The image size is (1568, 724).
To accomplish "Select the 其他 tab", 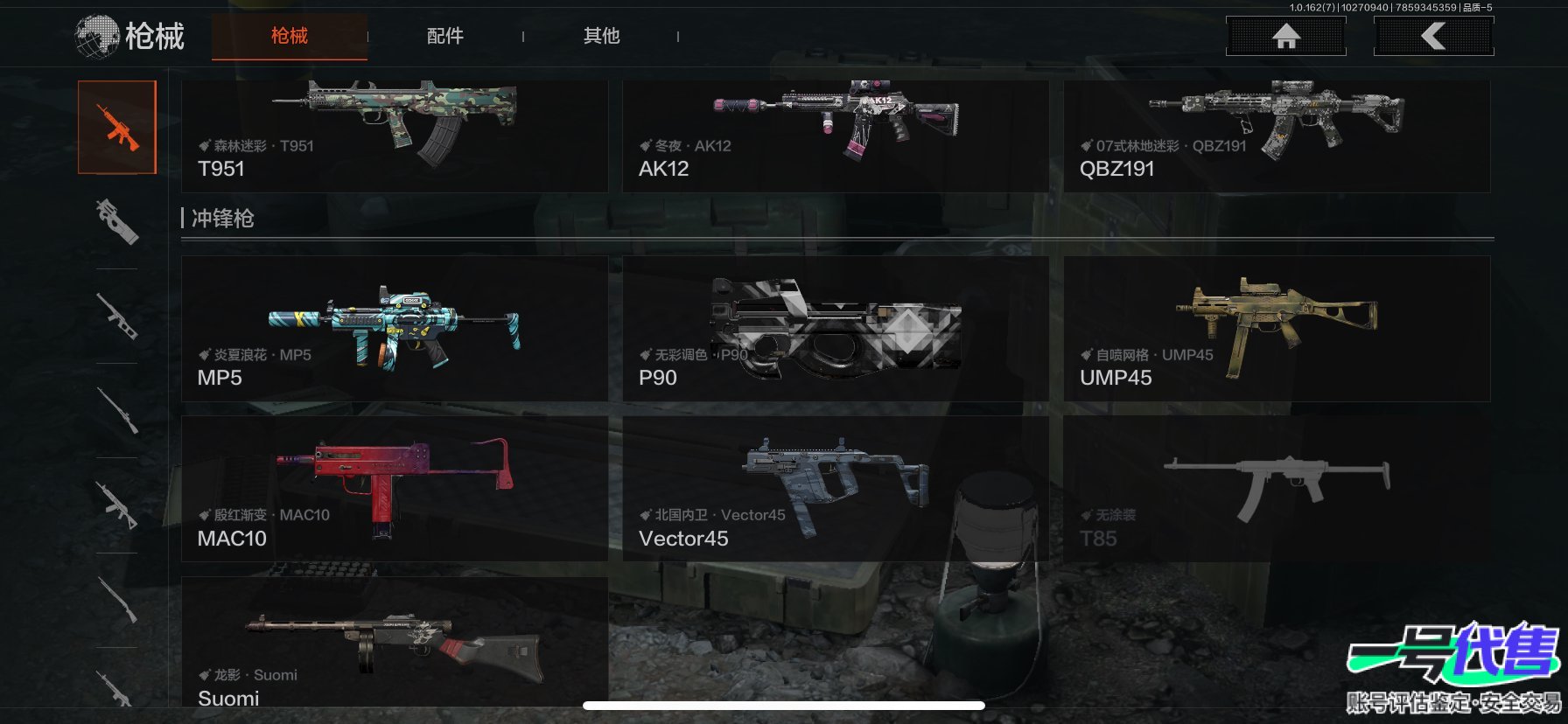I will coord(601,36).
